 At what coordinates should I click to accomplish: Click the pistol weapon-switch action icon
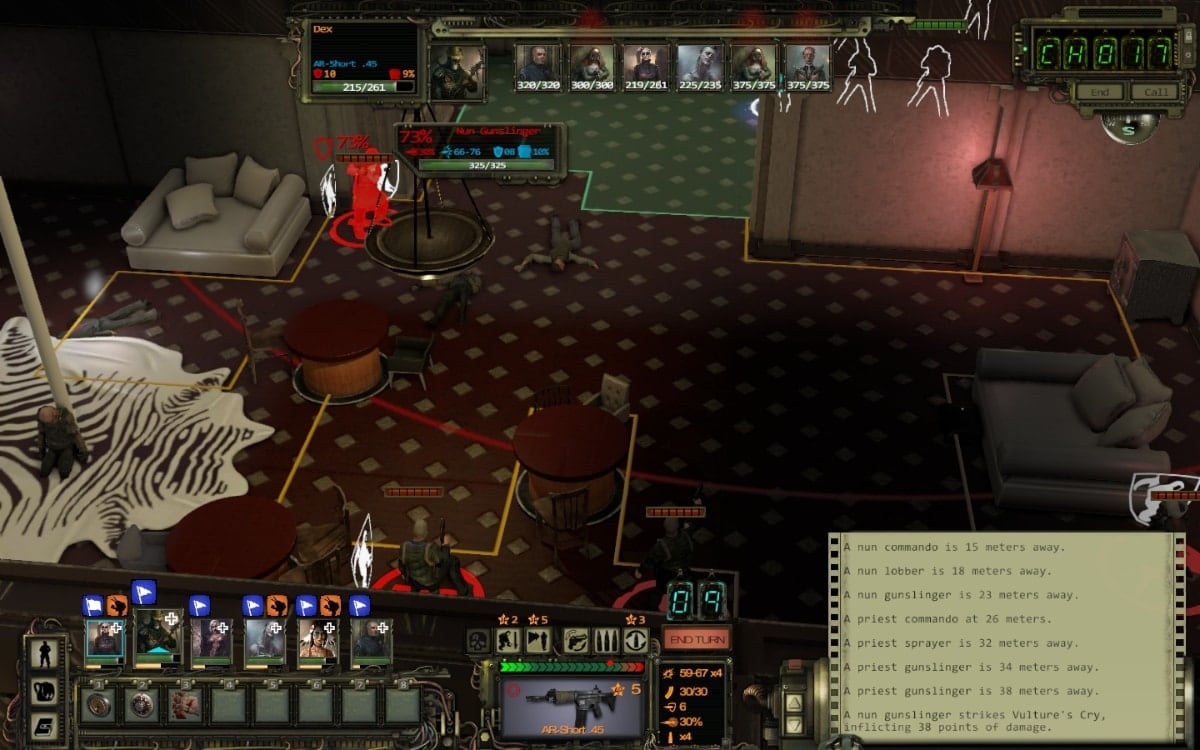click(577, 641)
